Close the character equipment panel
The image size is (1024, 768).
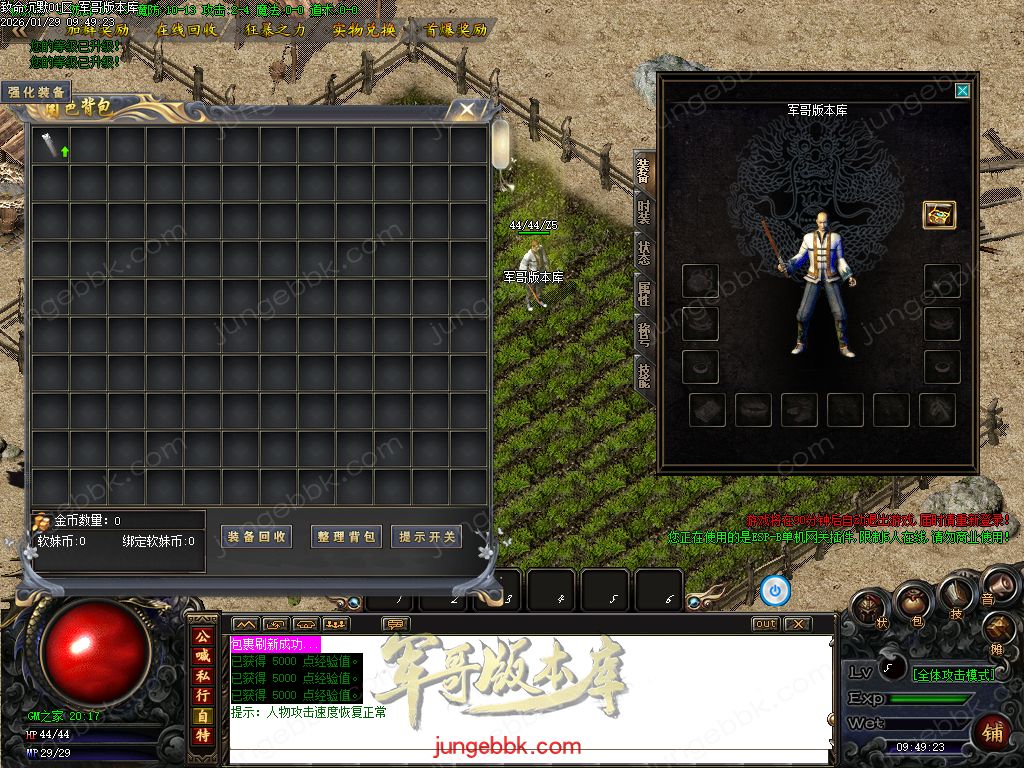coord(962,91)
